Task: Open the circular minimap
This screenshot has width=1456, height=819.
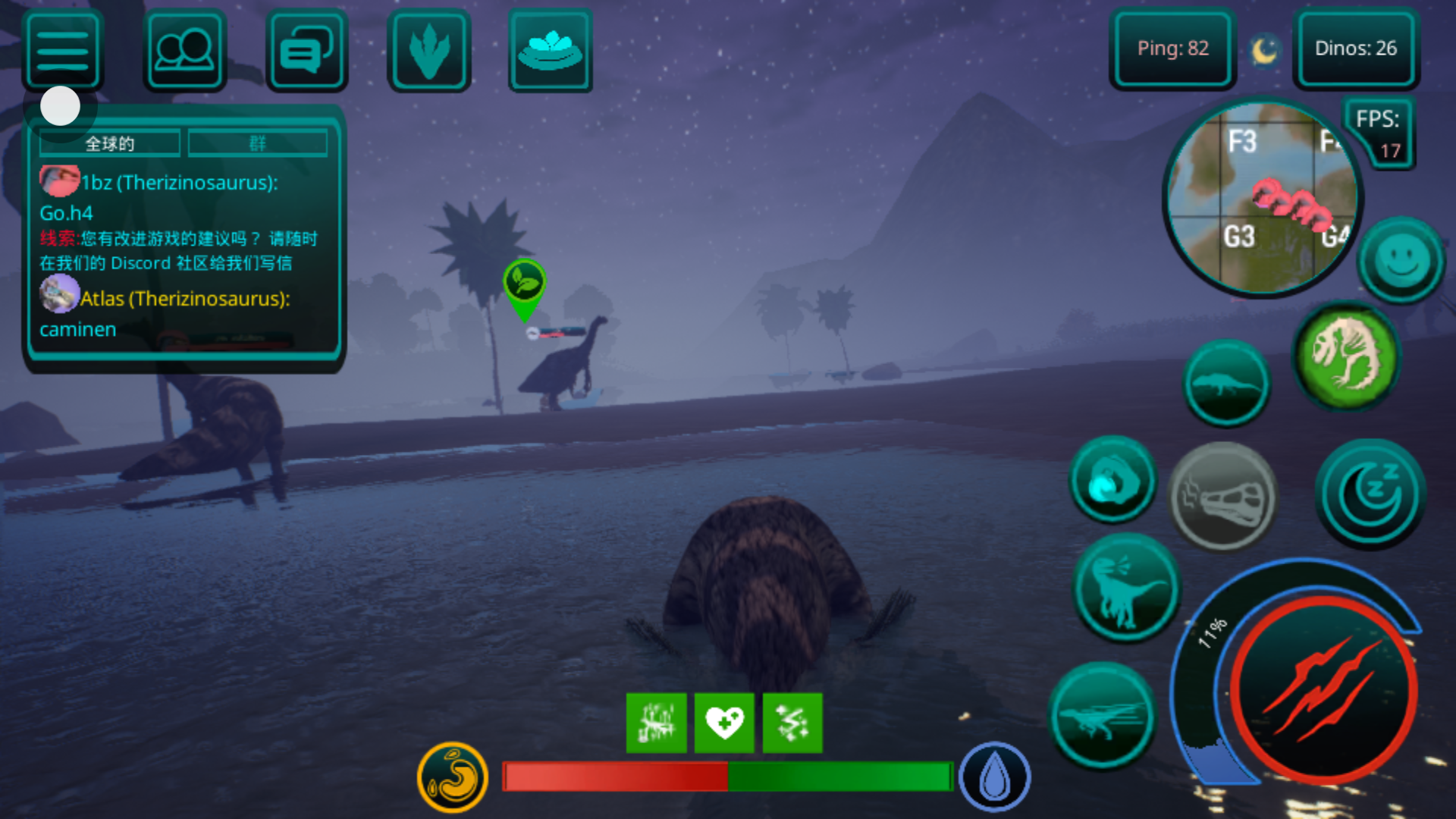Action: [1261, 199]
